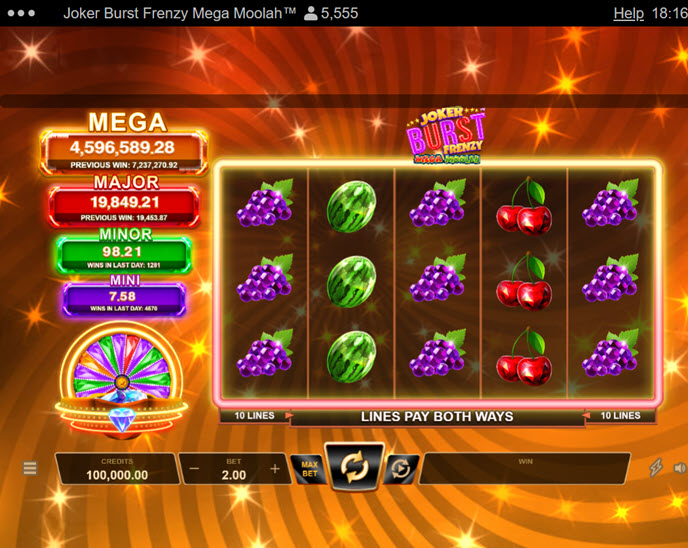The width and height of the screenshot is (688, 548).
Task: Increase the bet with the plus button
Action: point(275,468)
